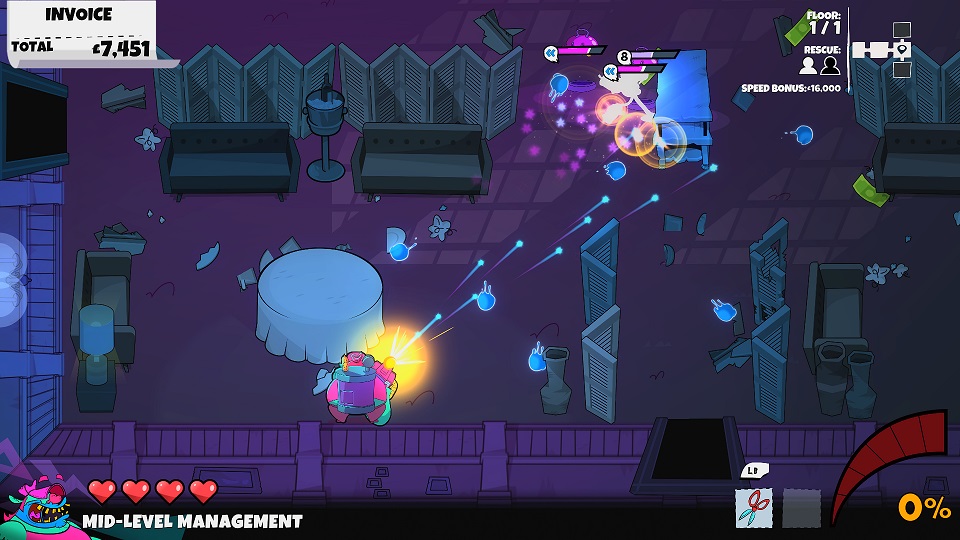Open the Invoice total panel

click(x=80, y=33)
